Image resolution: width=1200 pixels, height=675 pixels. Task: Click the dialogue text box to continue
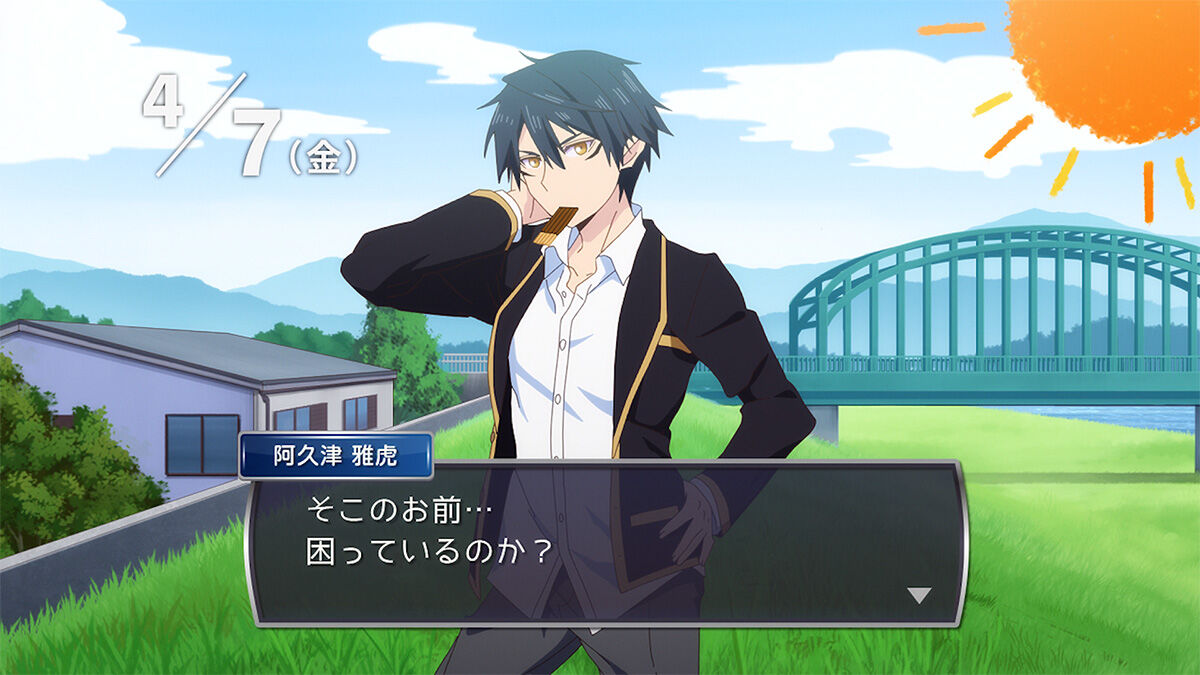point(605,543)
